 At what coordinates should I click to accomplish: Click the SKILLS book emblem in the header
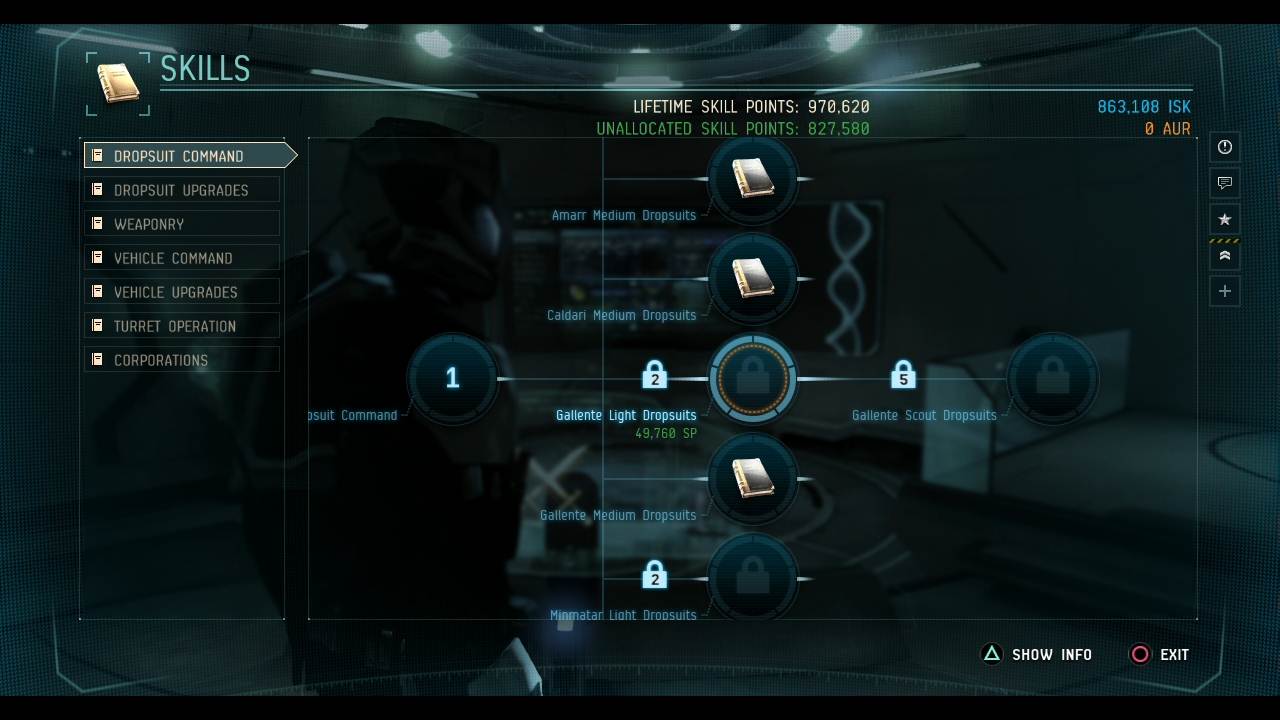(117, 83)
